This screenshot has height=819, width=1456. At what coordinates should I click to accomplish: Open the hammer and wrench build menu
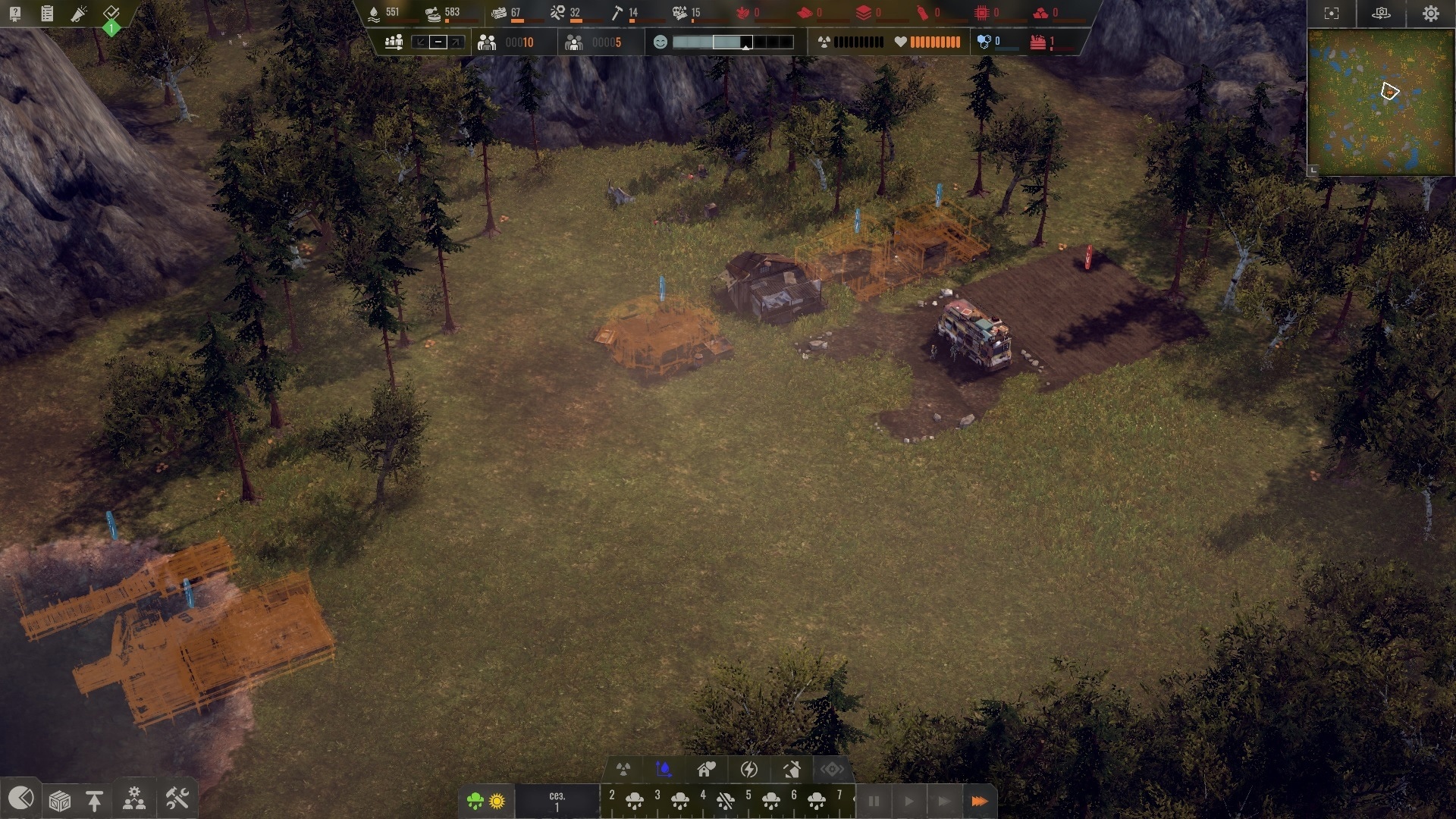[177, 799]
